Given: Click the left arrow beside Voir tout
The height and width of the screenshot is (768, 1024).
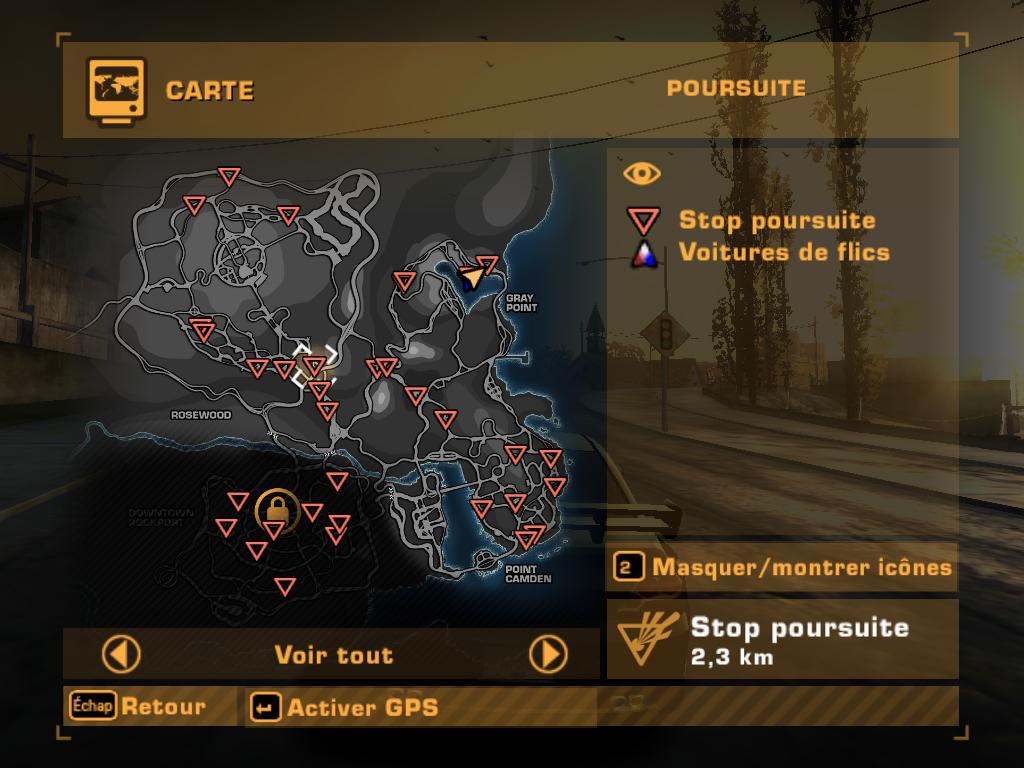Looking at the screenshot, I should tap(121, 655).
